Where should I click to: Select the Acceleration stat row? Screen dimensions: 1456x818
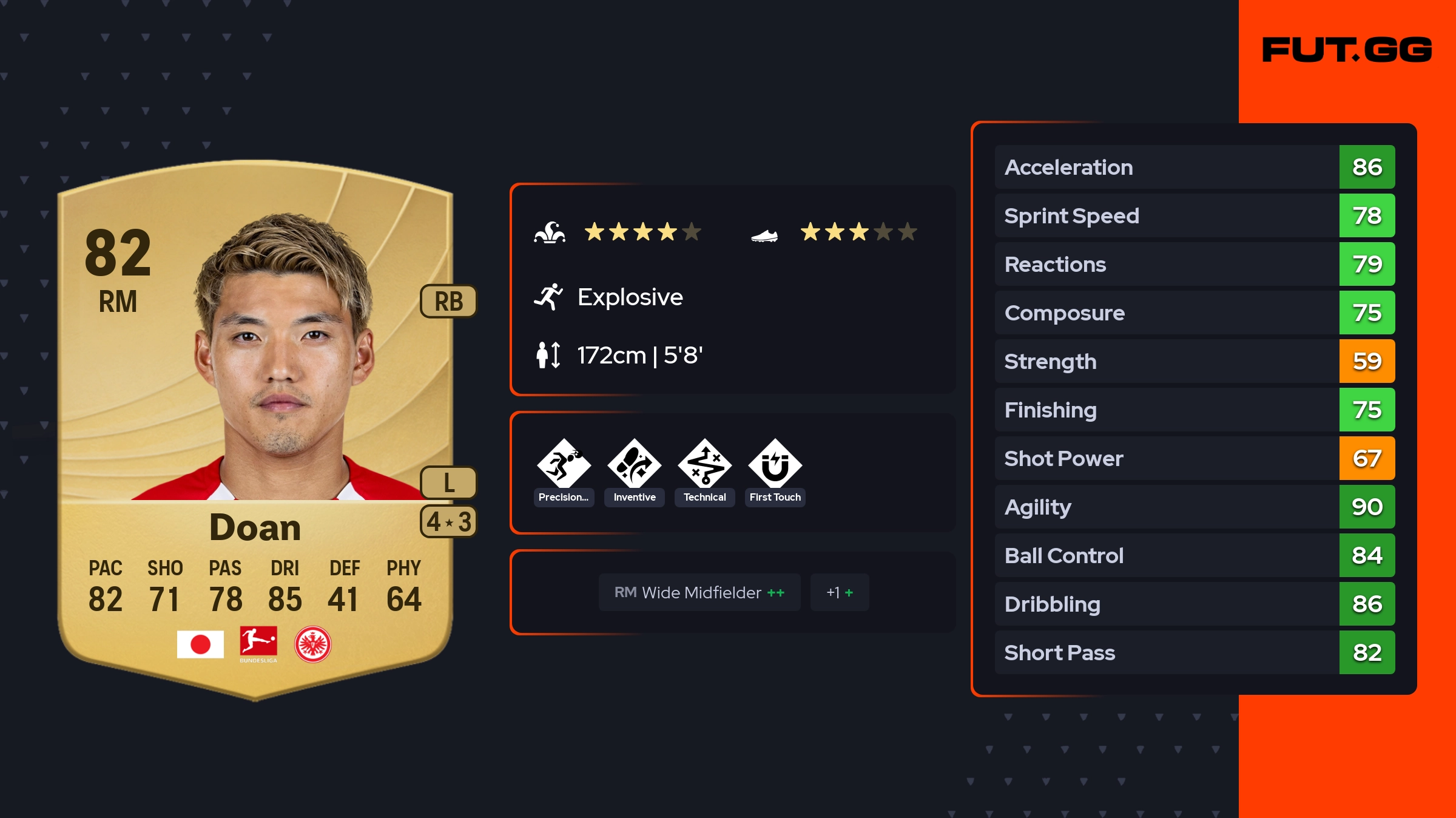1194,167
